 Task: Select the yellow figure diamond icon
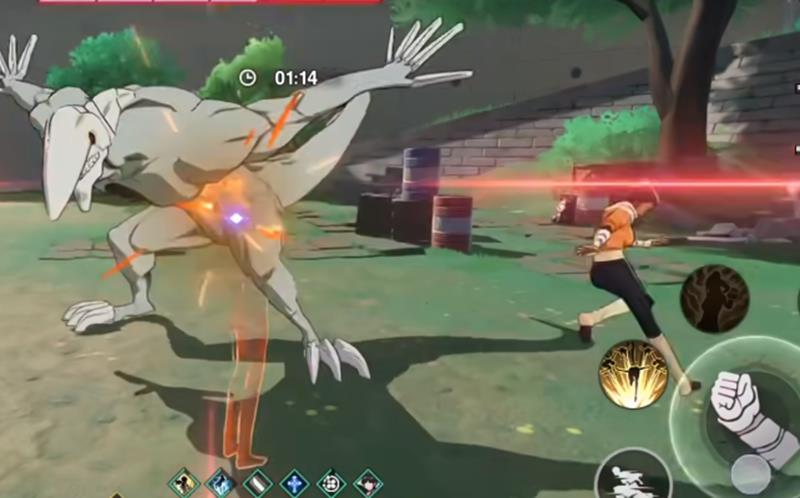tap(183, 484)
